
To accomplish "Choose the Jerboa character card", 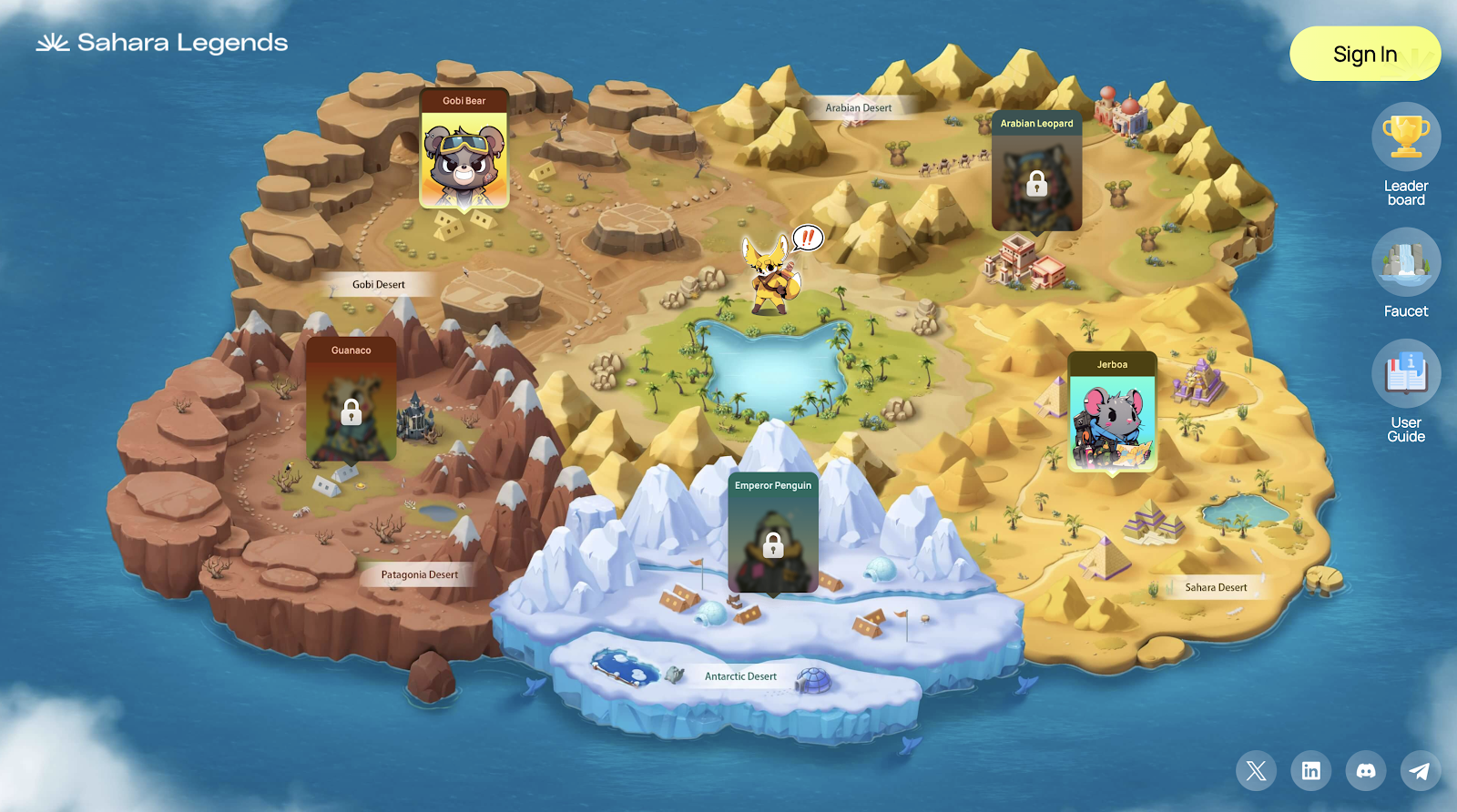I will click(1112, 412).
